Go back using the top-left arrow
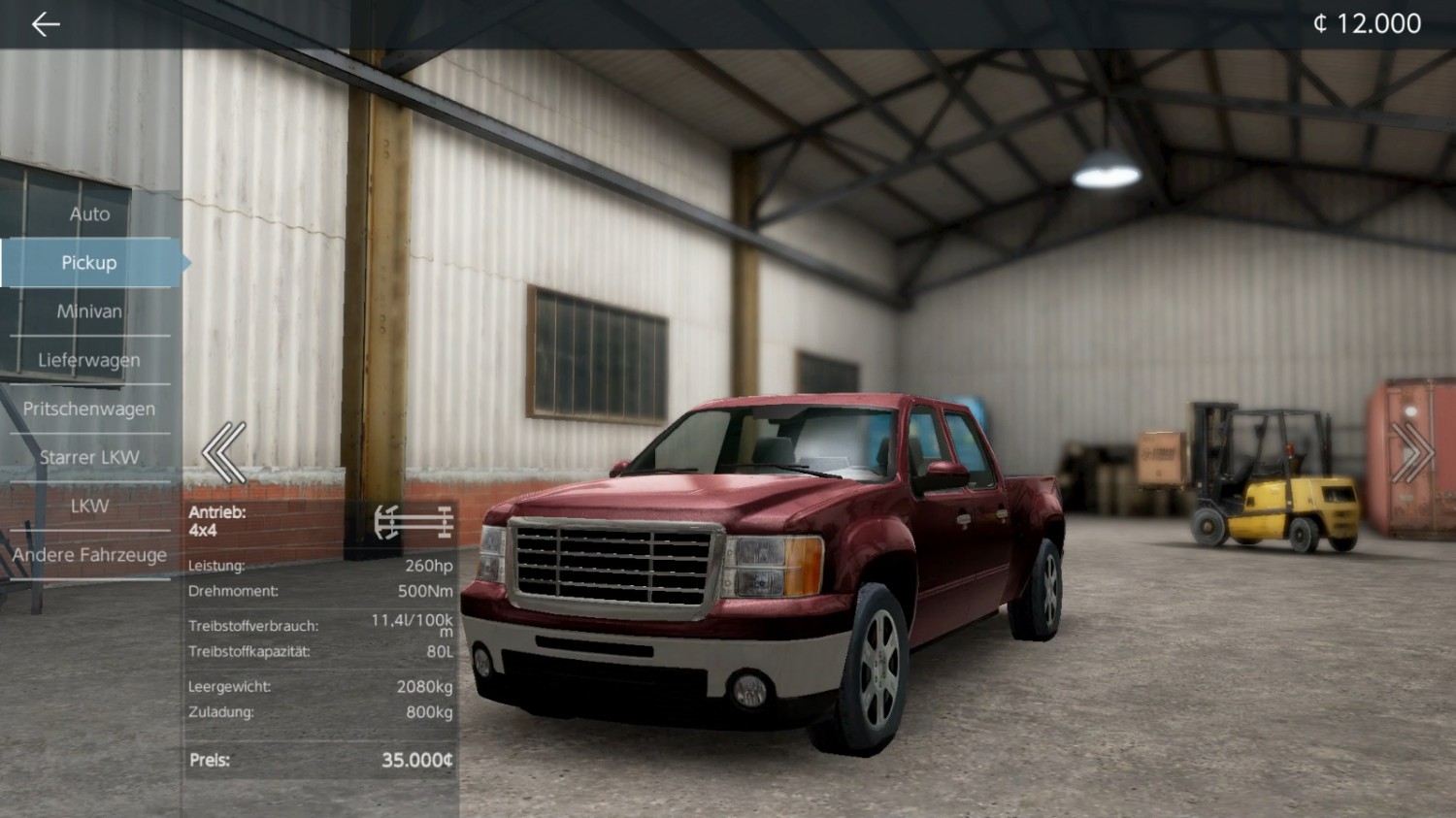 (46, 24)
